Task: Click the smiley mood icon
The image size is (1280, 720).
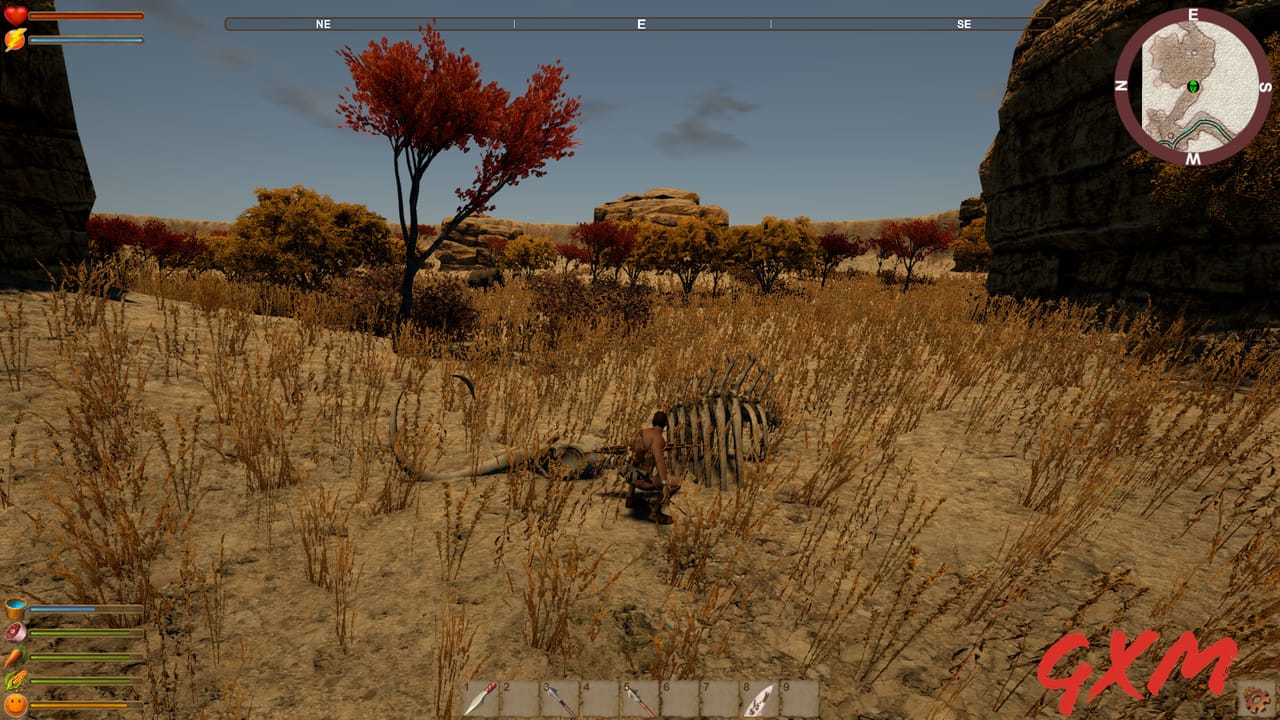Action: tap(15, 703)
